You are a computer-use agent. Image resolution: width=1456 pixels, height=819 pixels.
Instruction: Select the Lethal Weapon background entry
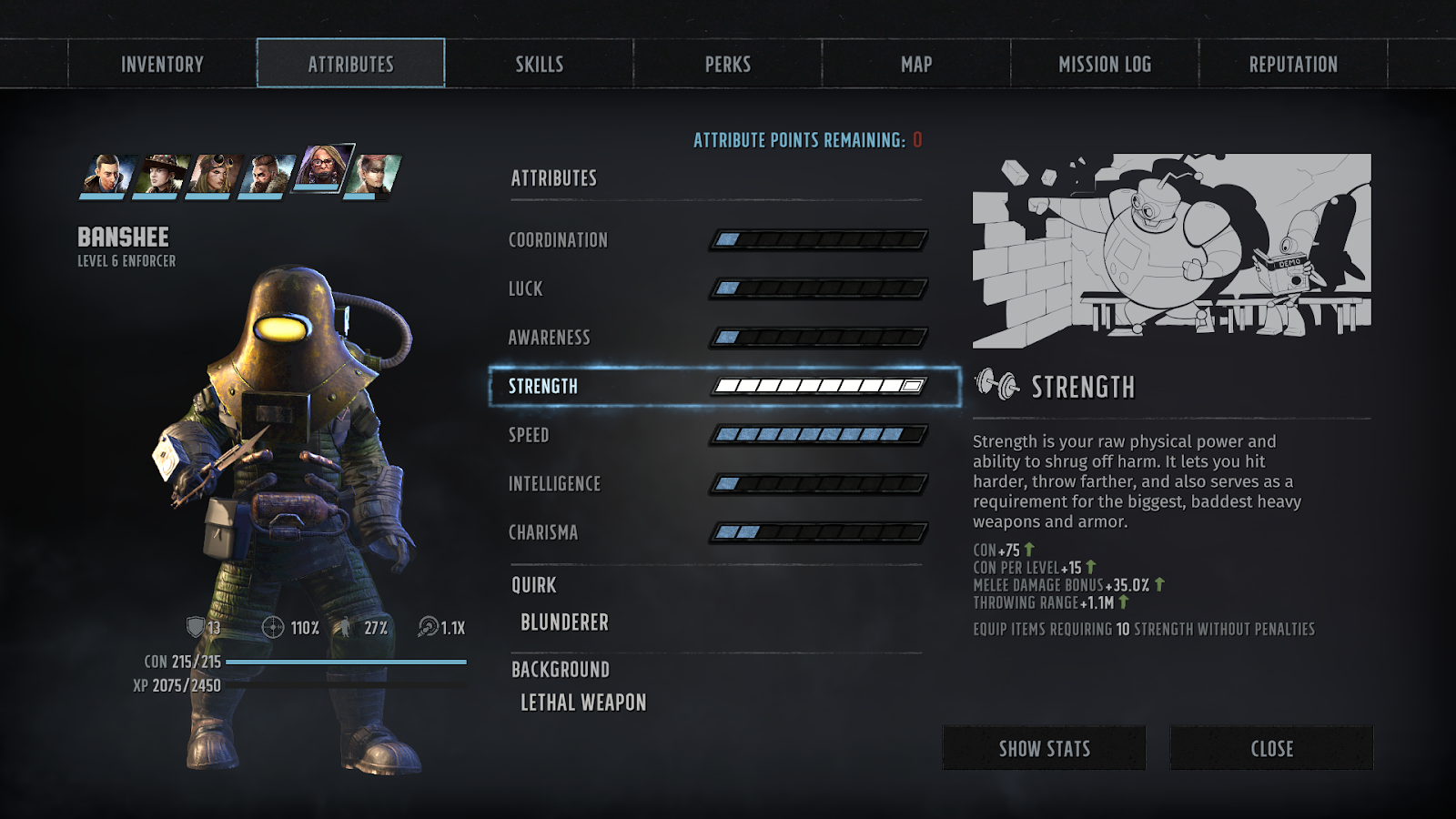tap(583, 703)
